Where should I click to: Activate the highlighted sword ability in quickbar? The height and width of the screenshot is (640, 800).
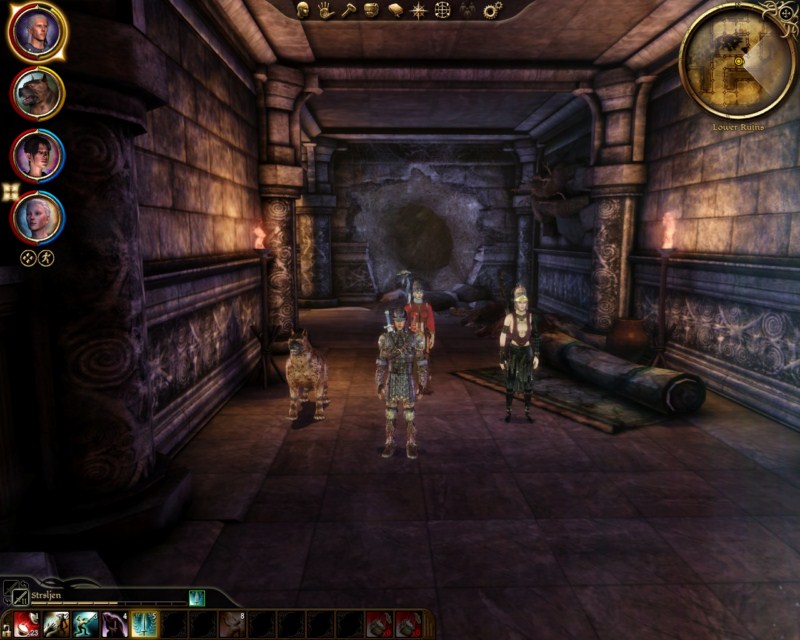click(x=144, y=624)
